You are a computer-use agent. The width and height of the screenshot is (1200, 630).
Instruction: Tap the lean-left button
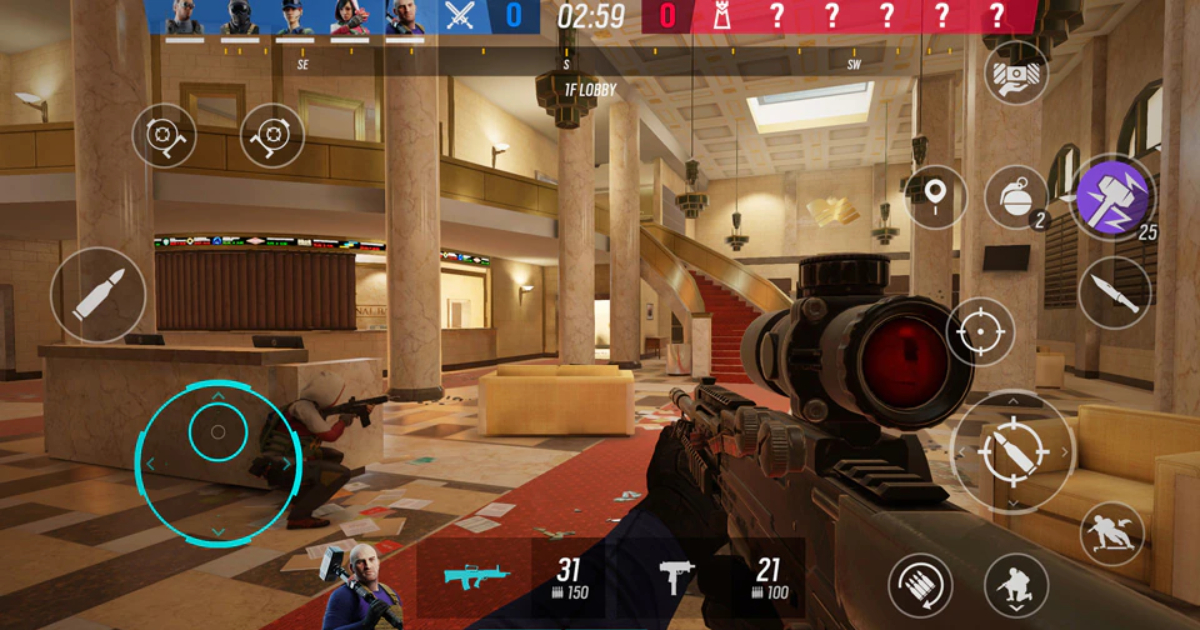(x=165, y=135)
